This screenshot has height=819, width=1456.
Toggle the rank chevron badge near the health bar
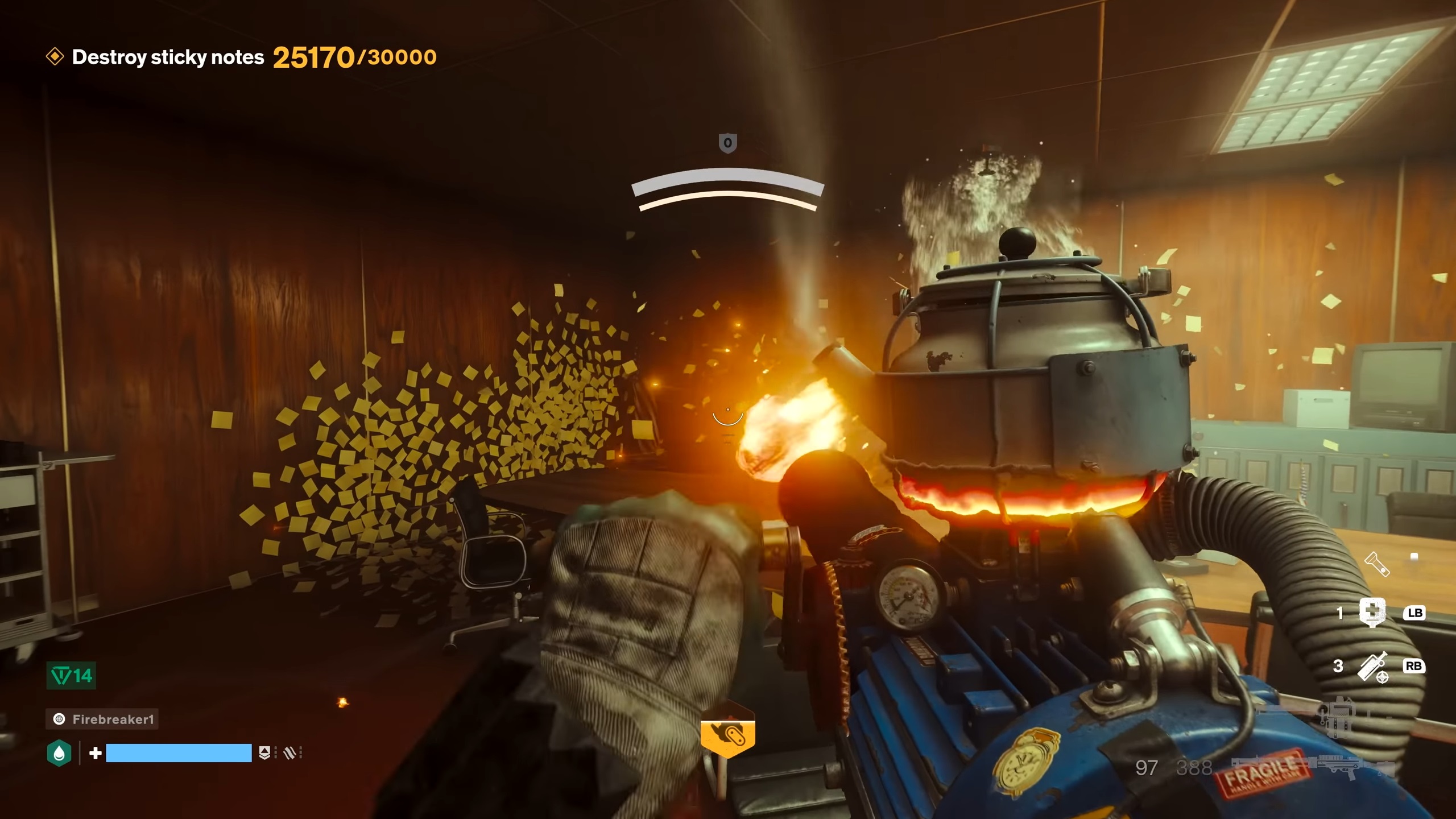[x=265, y=754]
